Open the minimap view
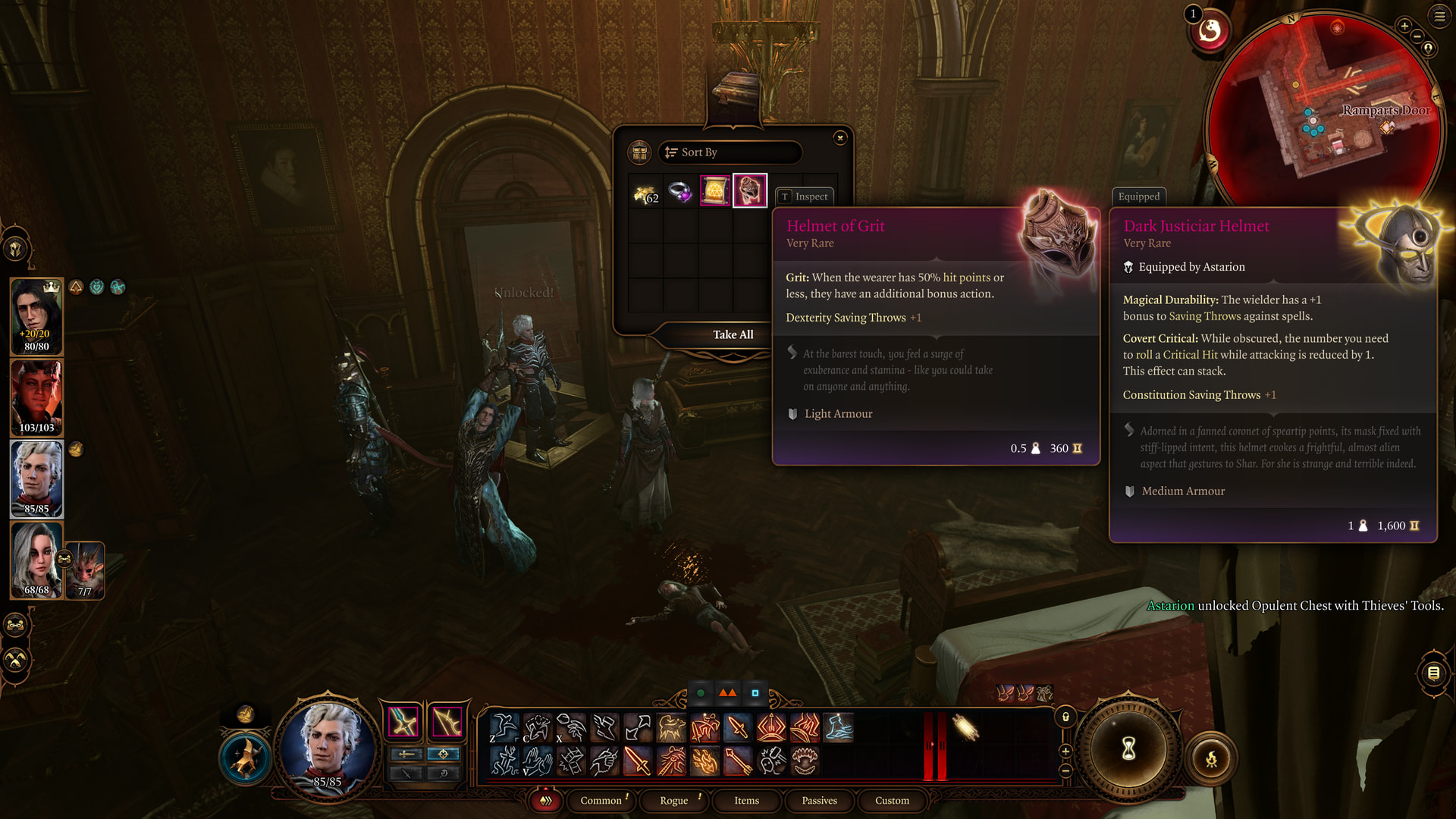The image size is (1456, 819). [1325, 106]
